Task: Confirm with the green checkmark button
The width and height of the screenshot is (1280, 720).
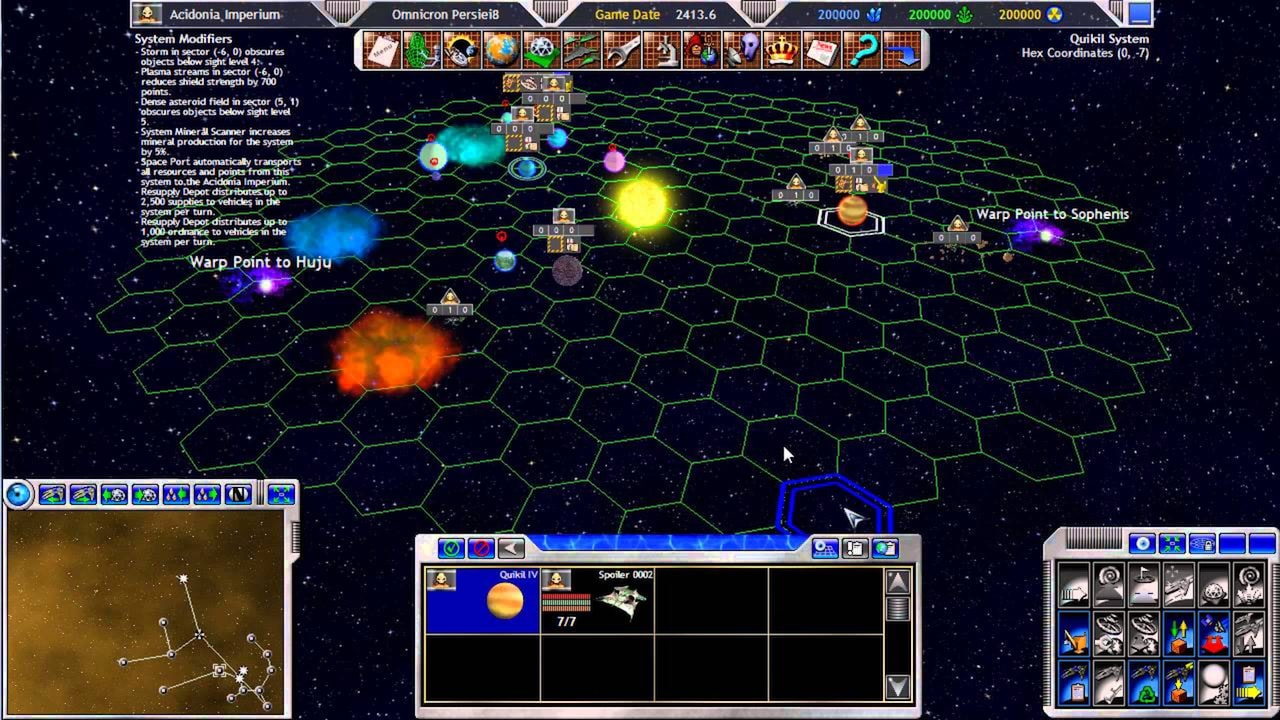Action: 450,547
